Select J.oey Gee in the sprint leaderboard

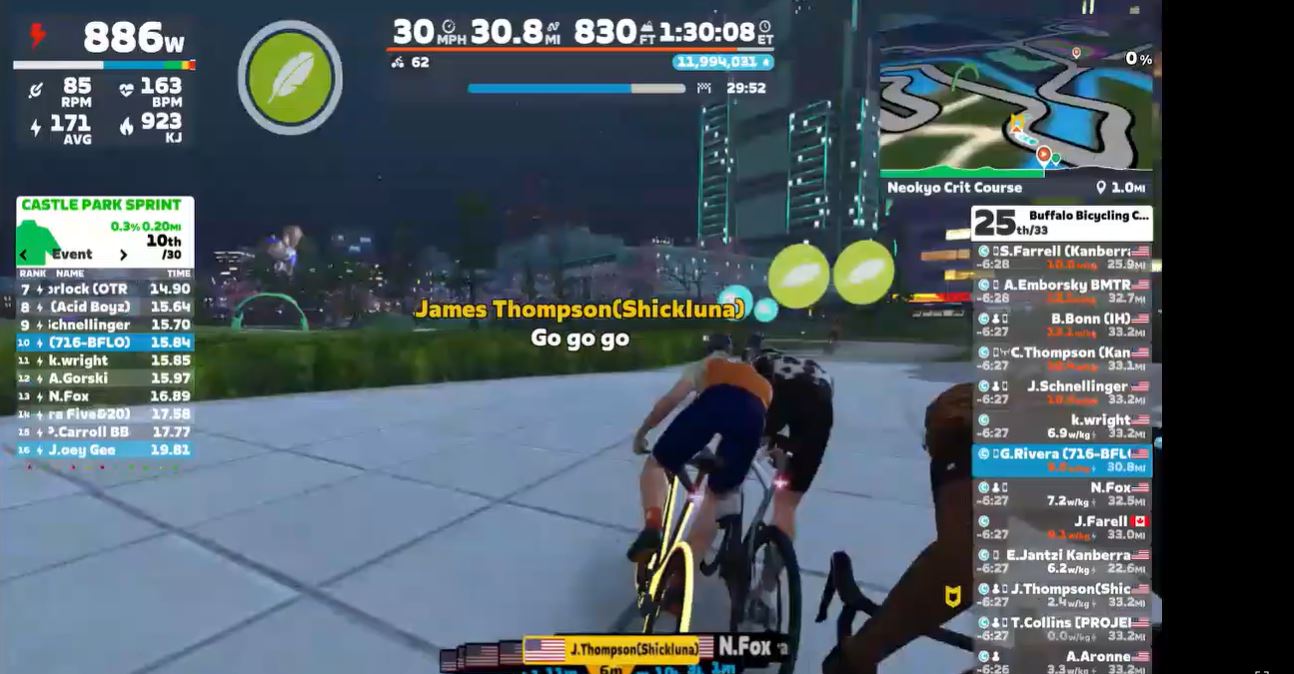coord(105,450)
